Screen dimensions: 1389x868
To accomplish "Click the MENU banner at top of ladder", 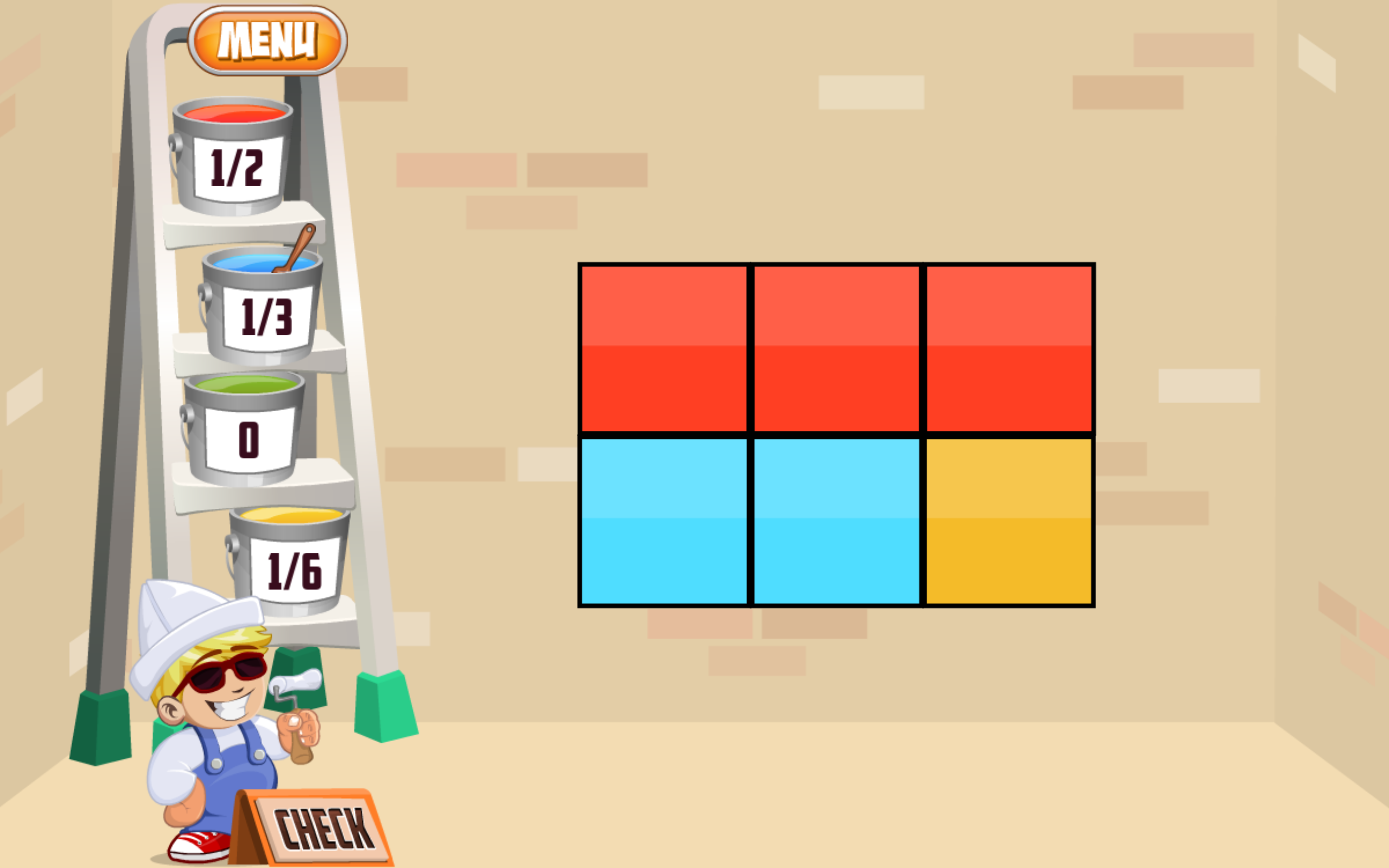I will [x=267, y=40].
